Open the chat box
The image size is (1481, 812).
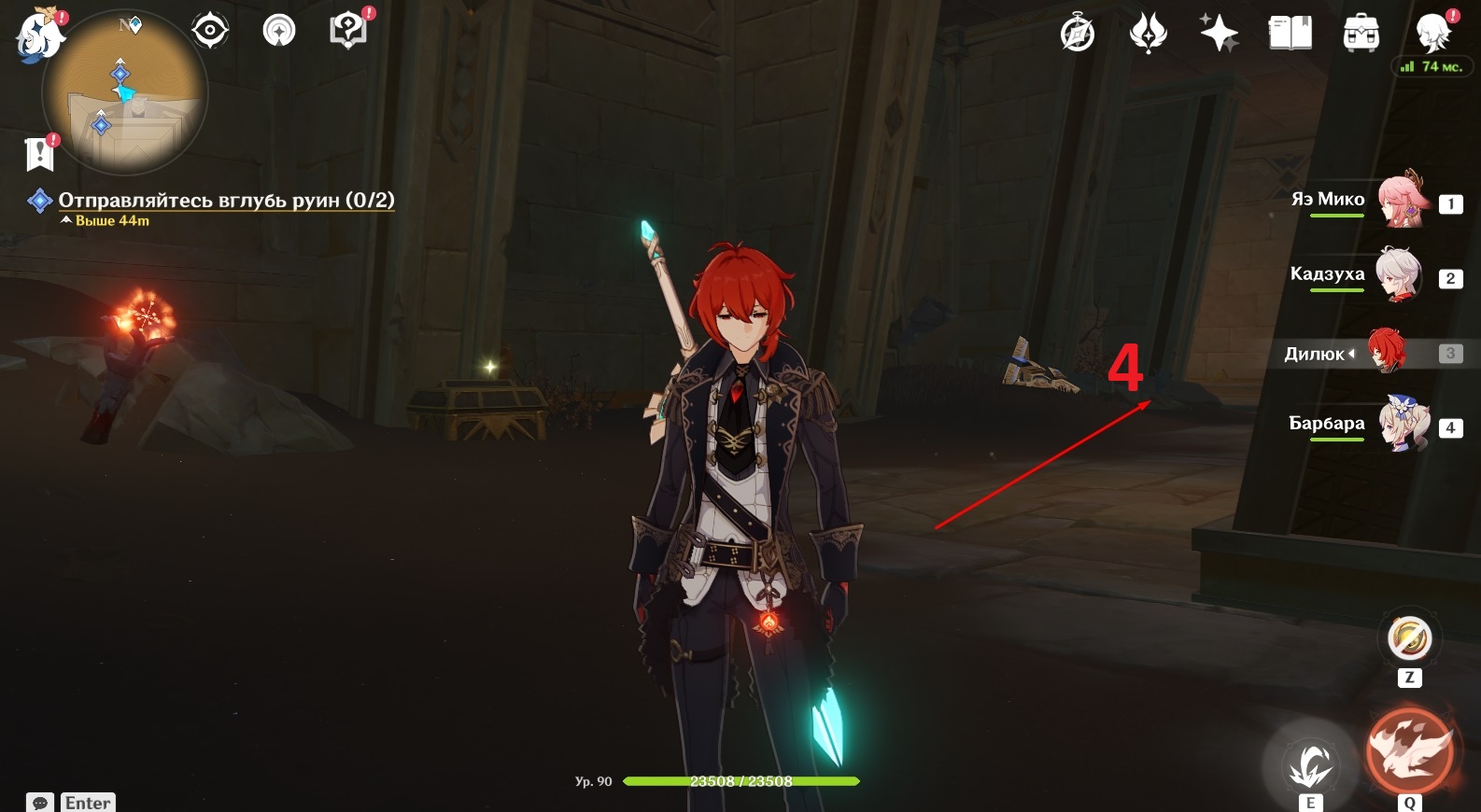(41, 803)
